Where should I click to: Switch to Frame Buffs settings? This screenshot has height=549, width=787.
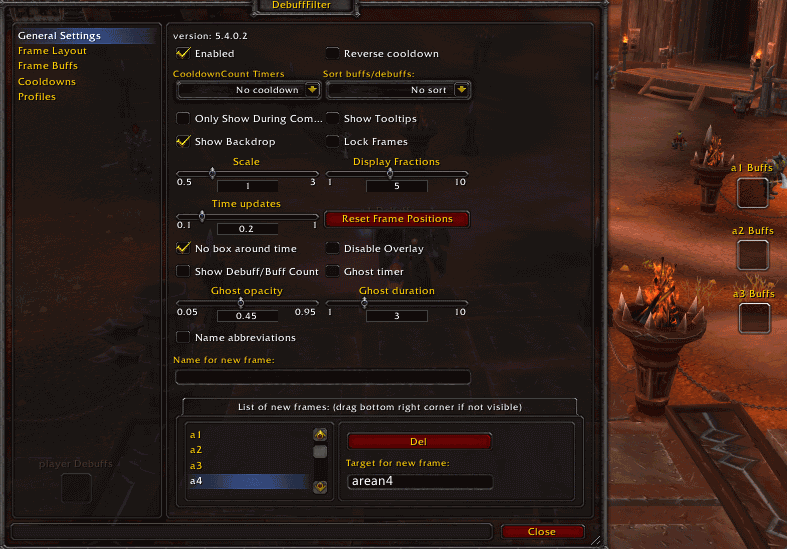coord(48,66)
